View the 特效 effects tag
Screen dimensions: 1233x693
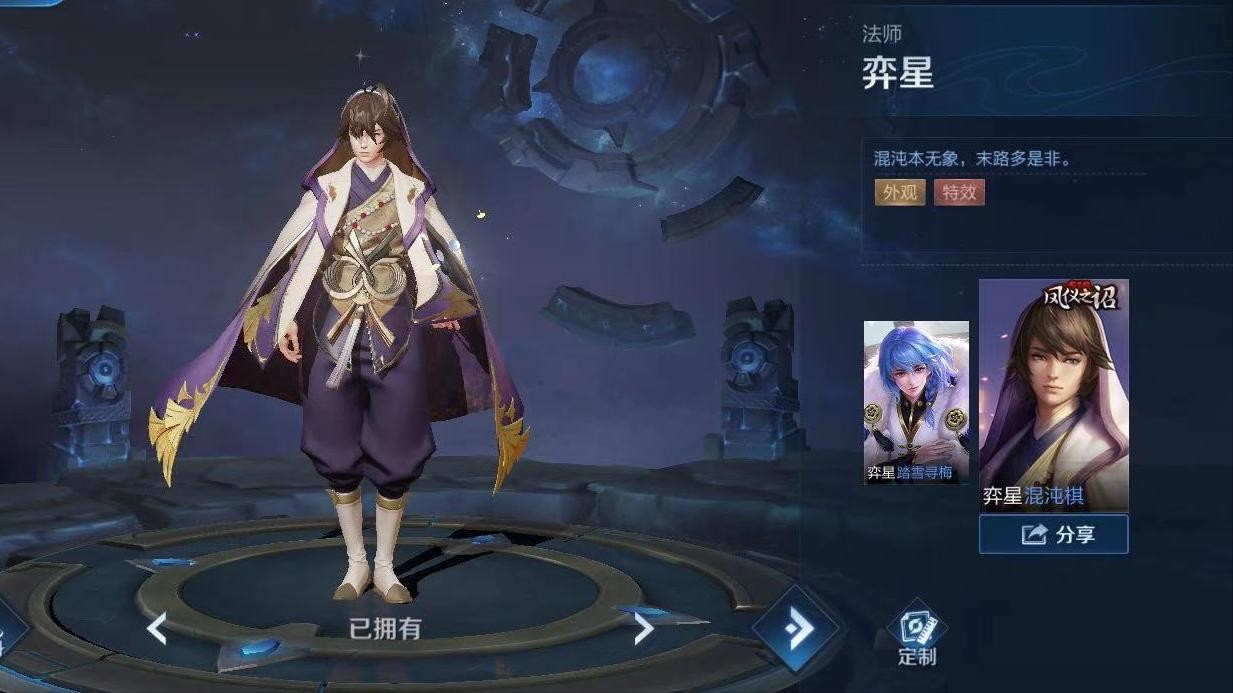[x=959, y=192]
